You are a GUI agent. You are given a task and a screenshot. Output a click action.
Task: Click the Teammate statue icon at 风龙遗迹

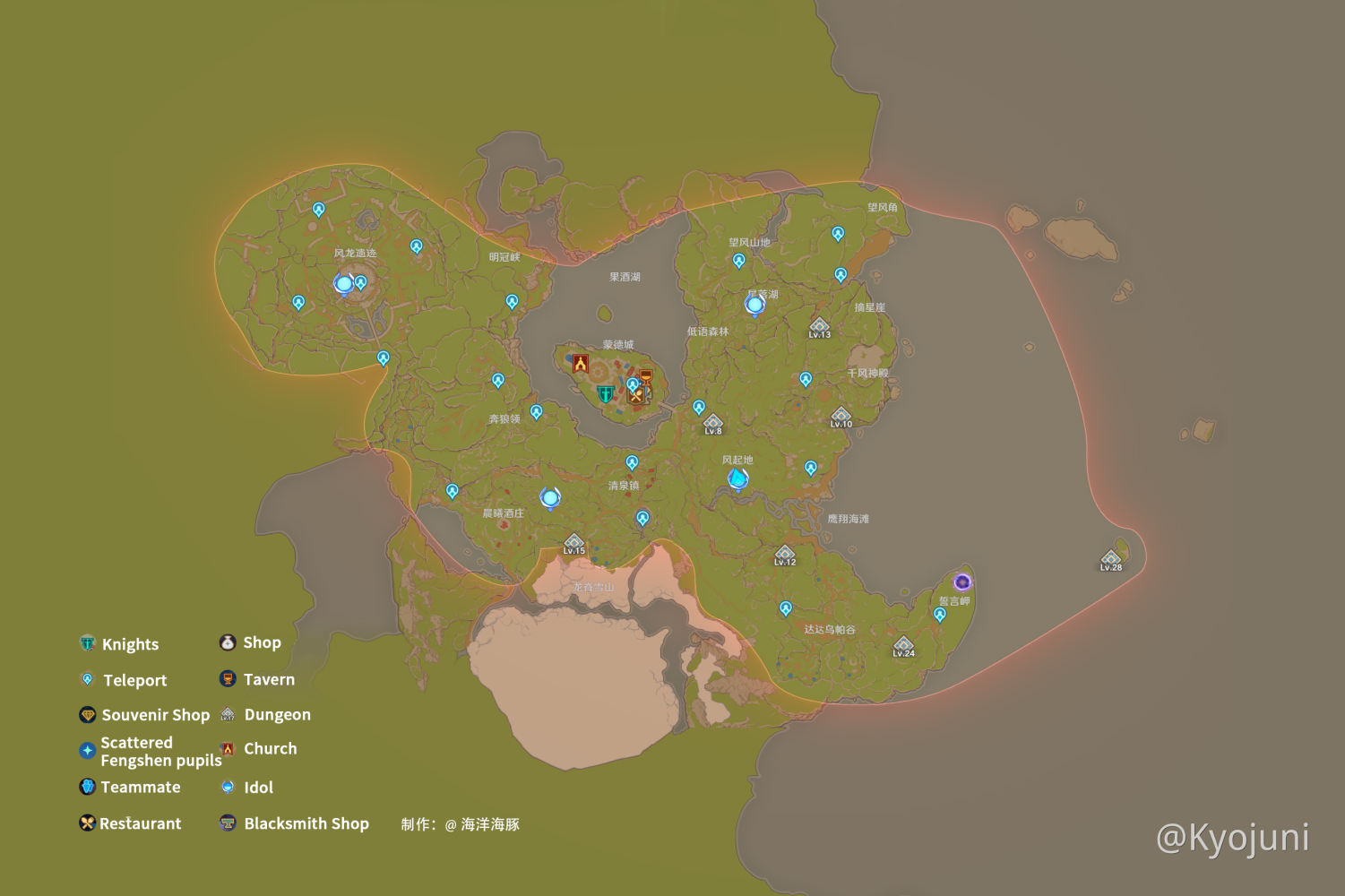341,284
